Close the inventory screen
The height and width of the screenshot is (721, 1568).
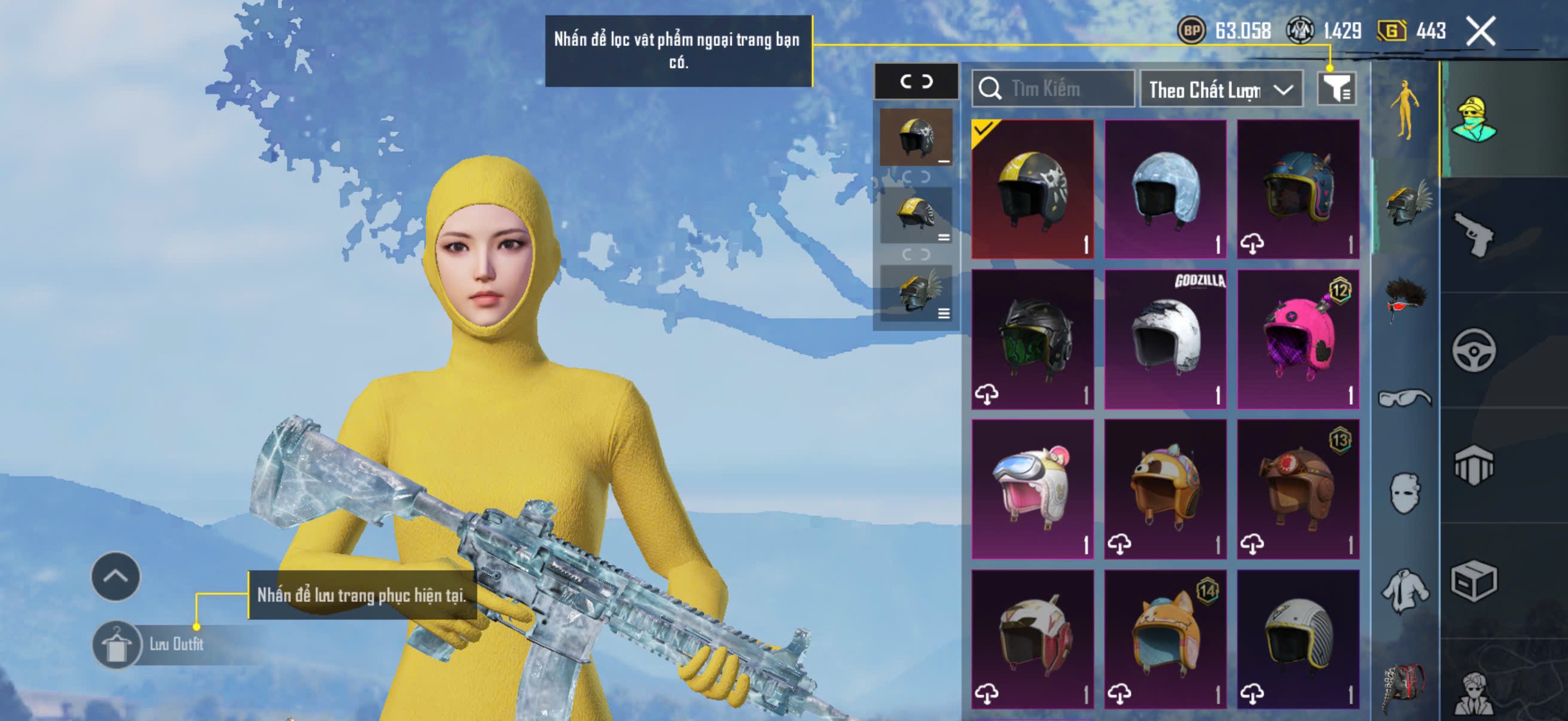pos(1479,31)
